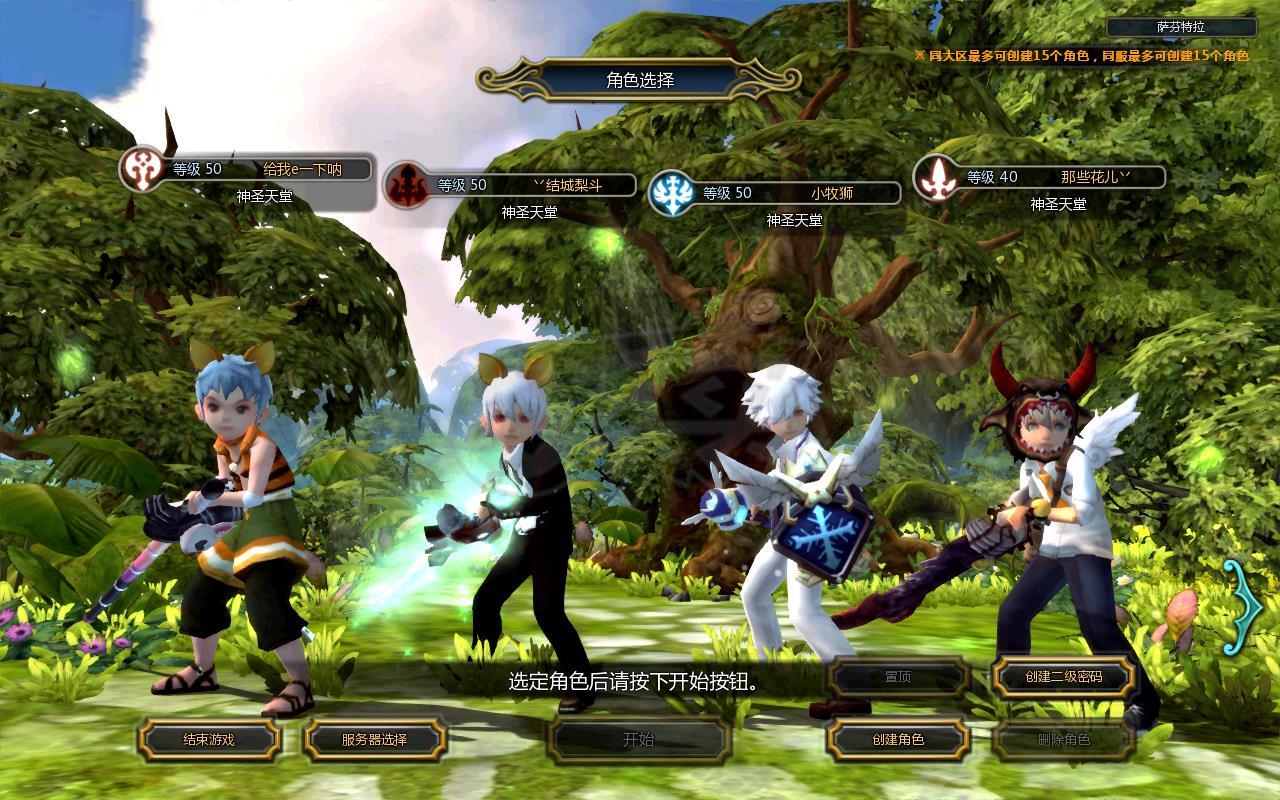
Task: Show more characters with the bow arrow
Action: coord(1243,605)
